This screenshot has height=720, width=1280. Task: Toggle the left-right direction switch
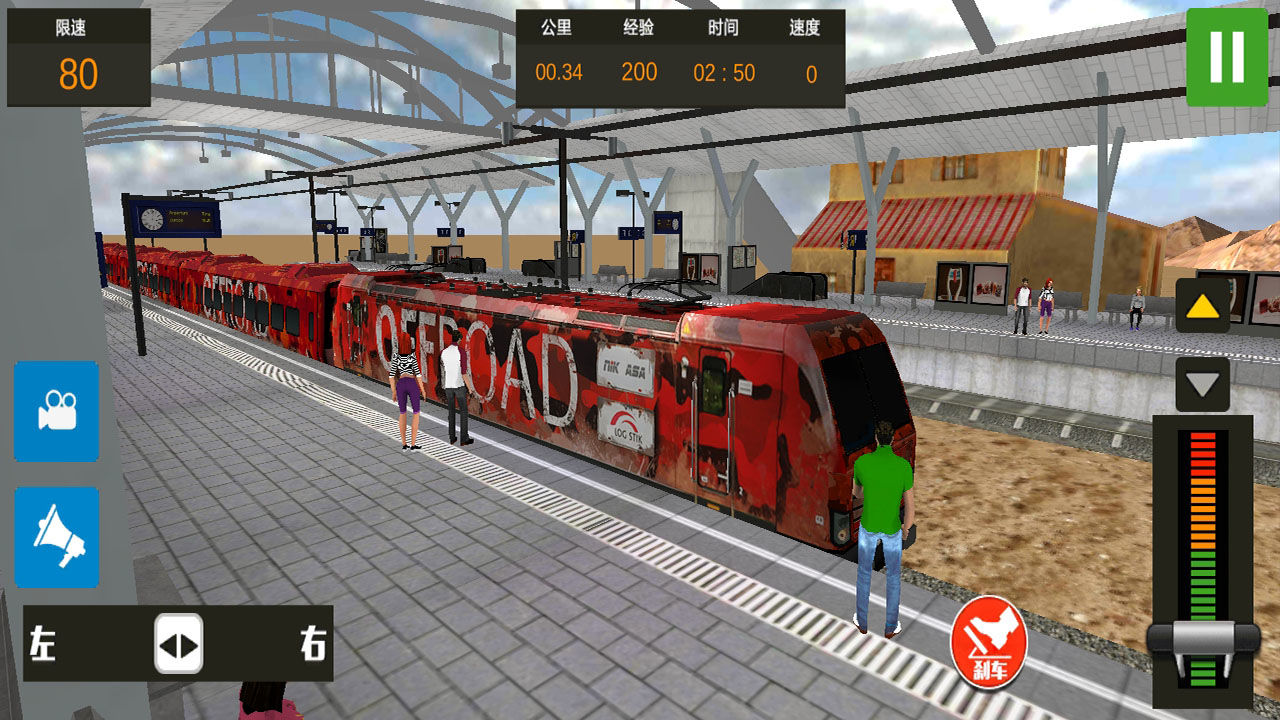pyautogui.click(x=179, y=643)
